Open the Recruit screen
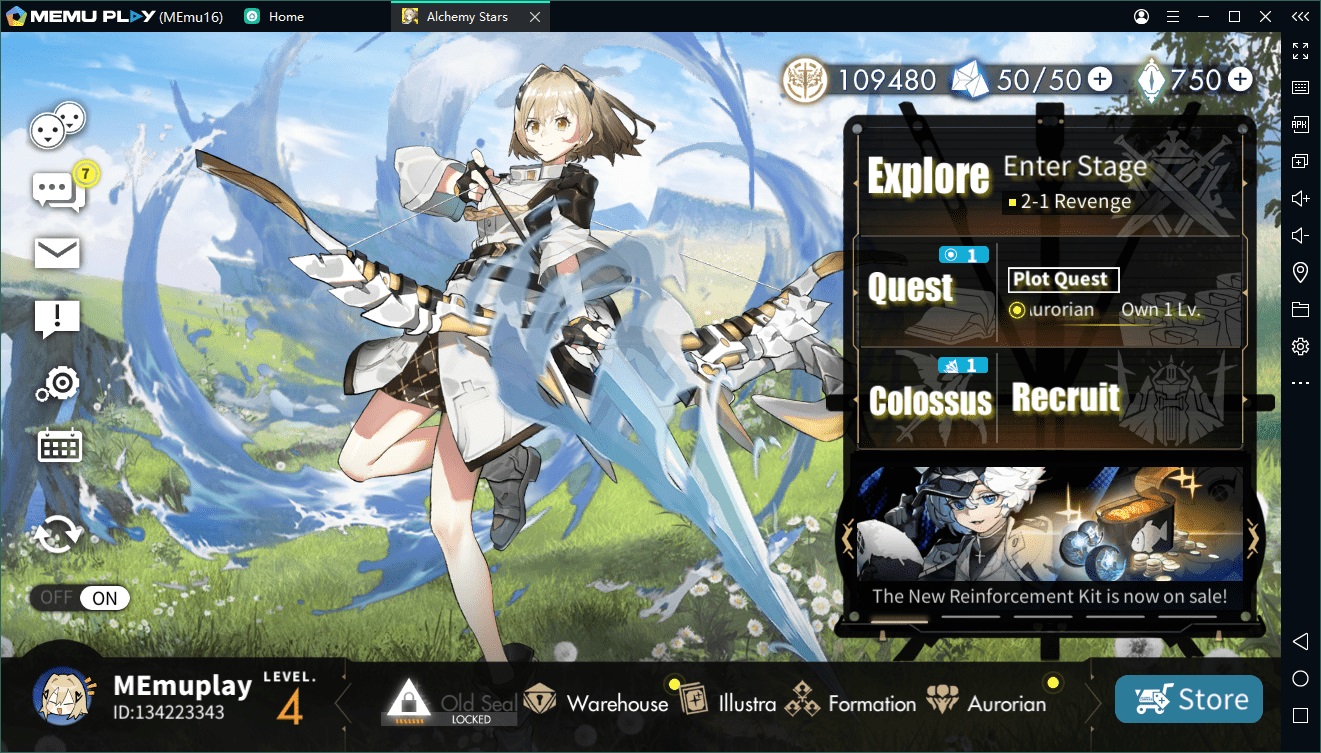Image resolution: width=1321 pixels, height=753 pixels. click(x=1066, y=398)
